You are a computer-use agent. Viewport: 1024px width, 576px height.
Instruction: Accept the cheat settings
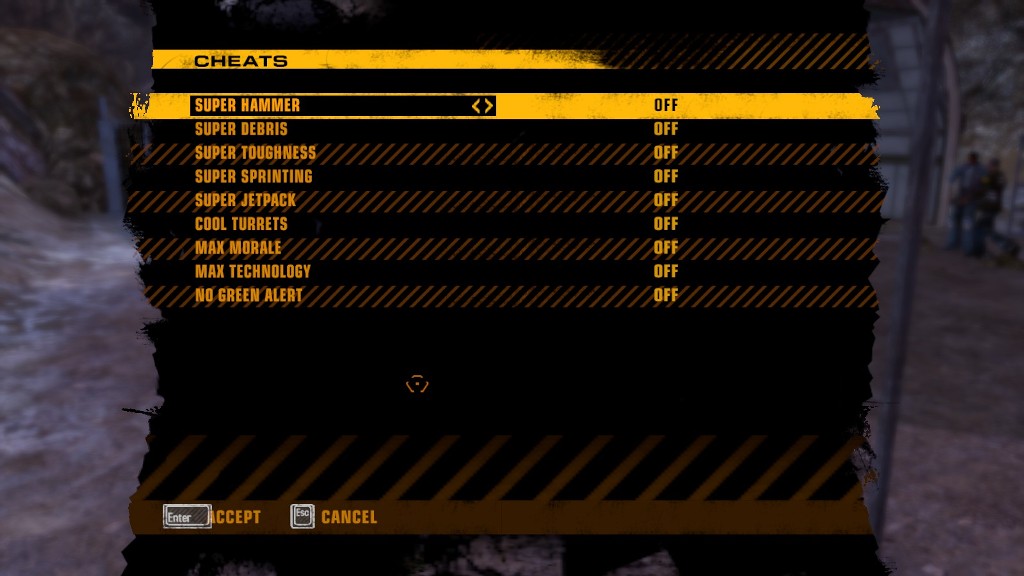tap(213, 517)
